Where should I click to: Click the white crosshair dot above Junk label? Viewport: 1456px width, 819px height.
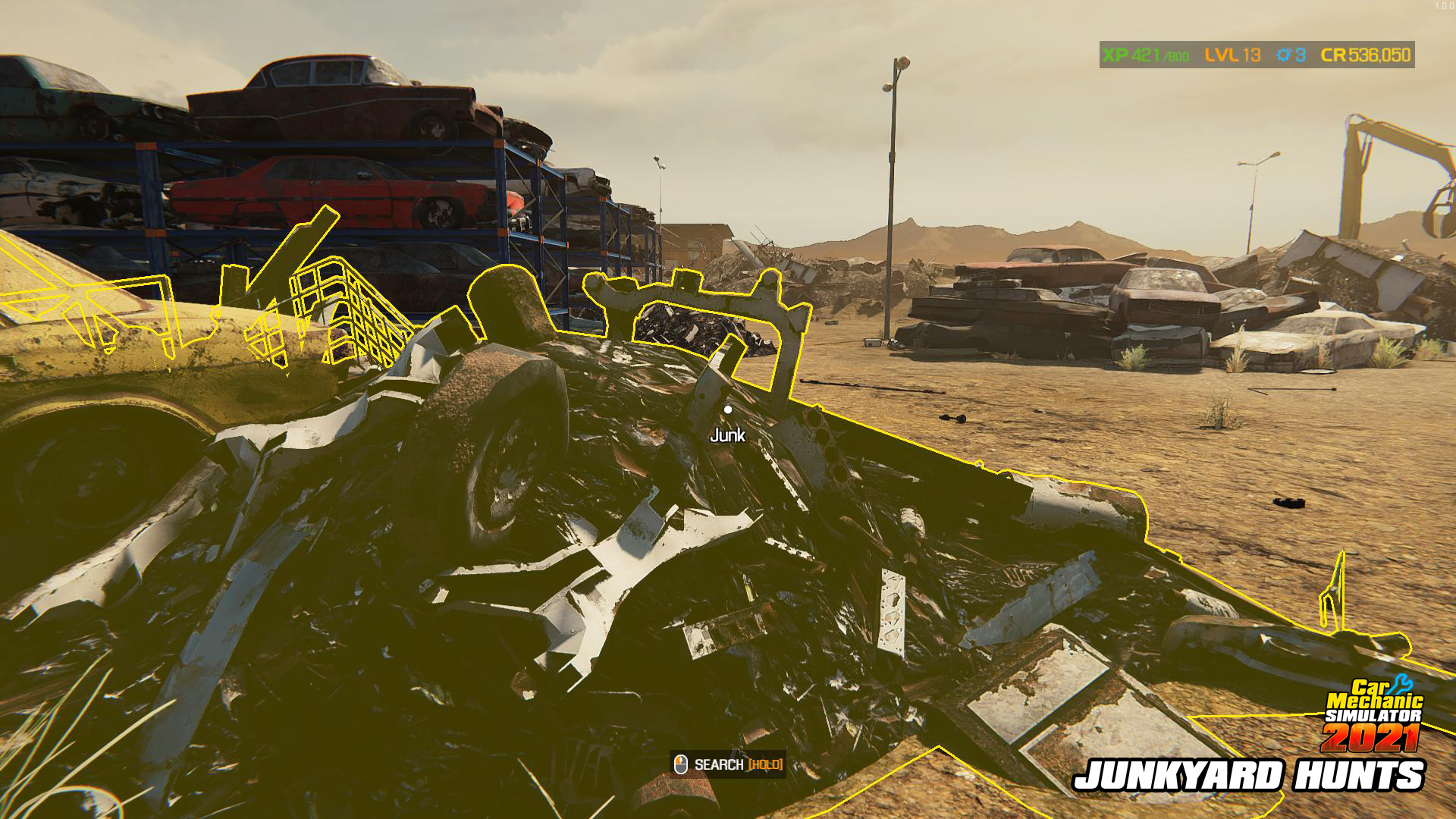(728, 410)
